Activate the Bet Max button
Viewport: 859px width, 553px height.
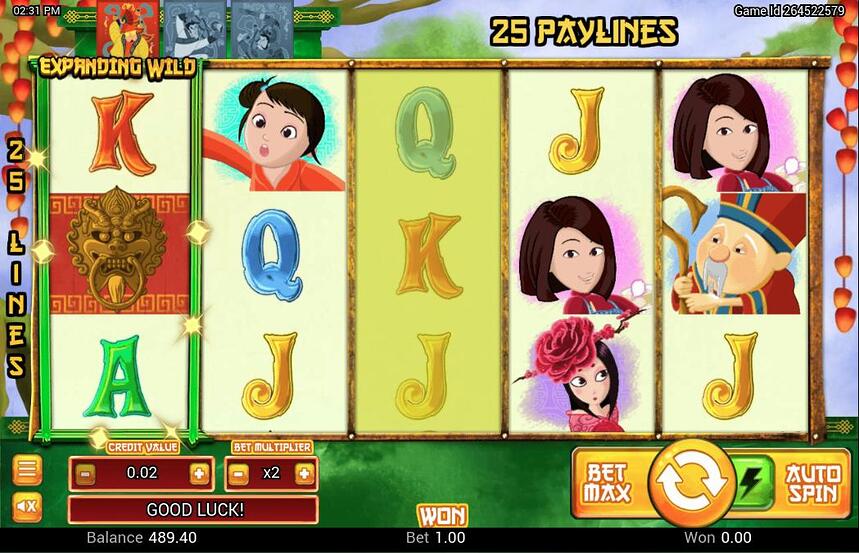click(x=607, y=483)
